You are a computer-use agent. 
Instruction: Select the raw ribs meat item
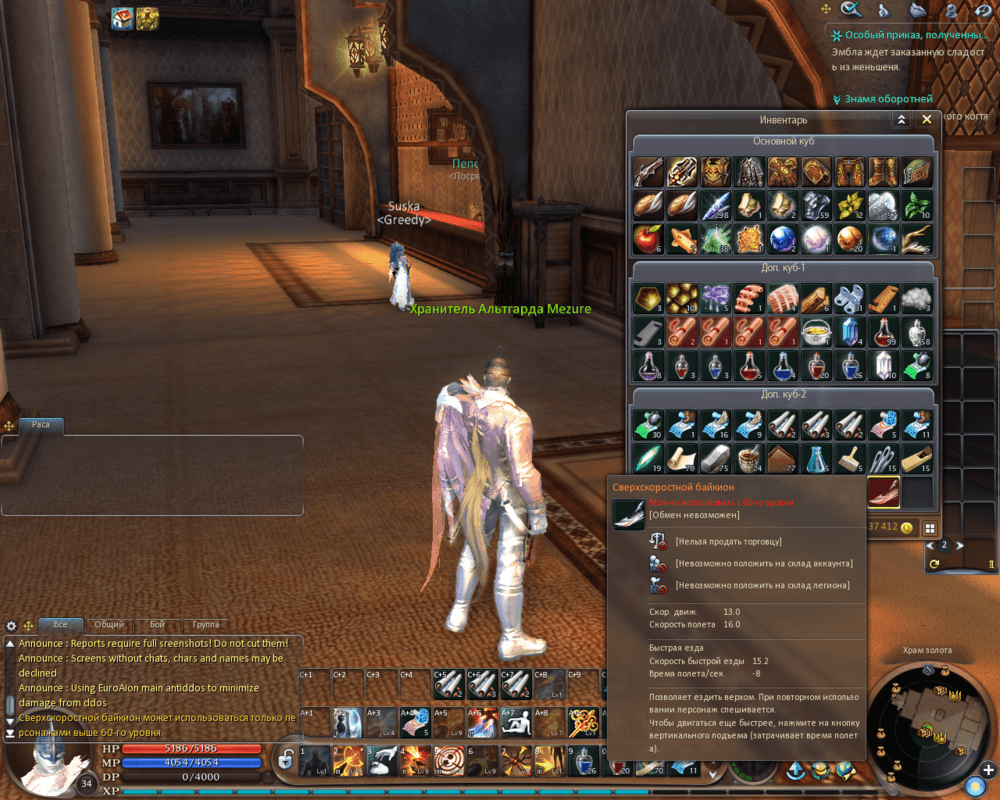coord(783,298)
